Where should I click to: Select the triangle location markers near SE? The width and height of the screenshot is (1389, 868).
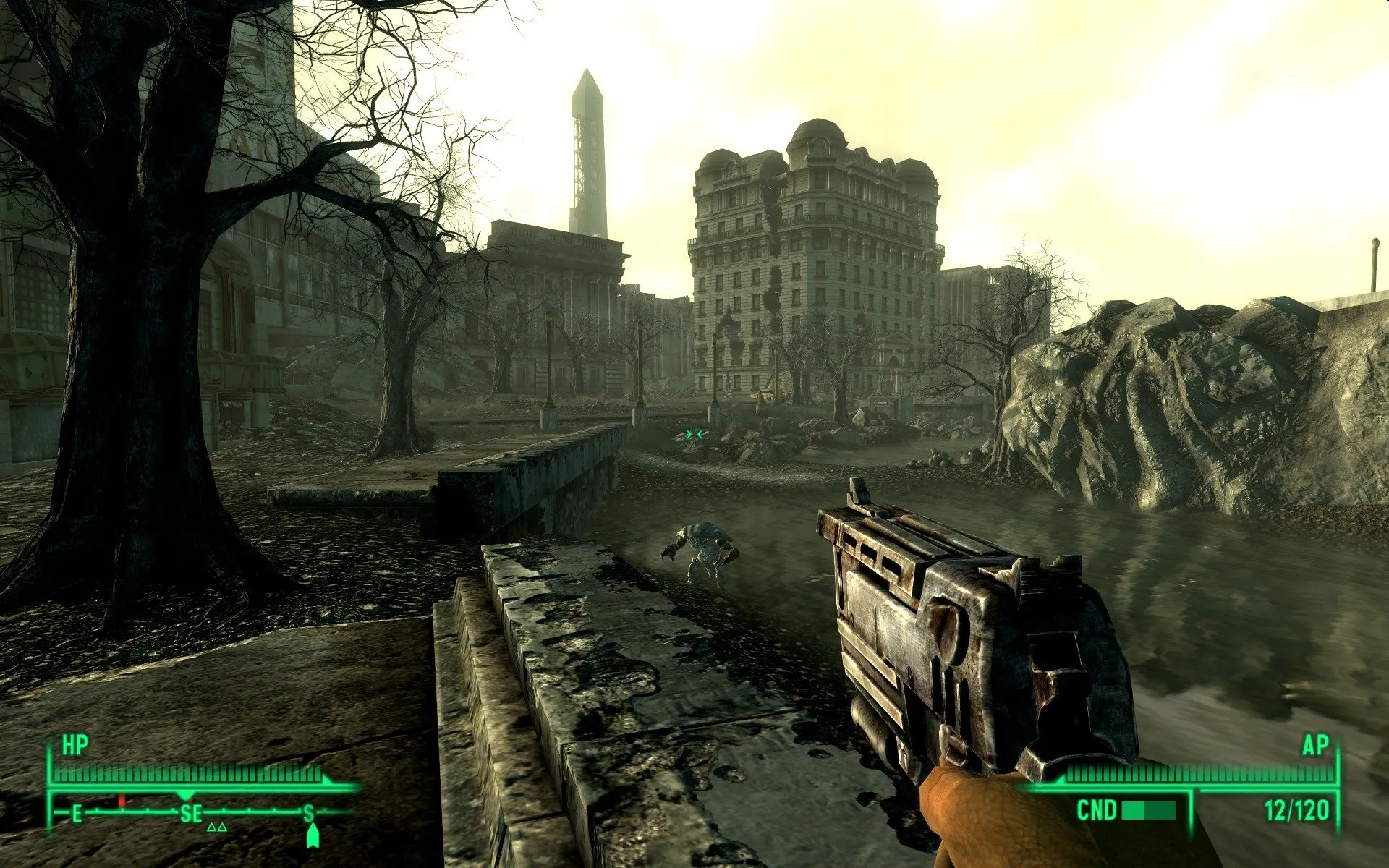click(x=216, y=827)
